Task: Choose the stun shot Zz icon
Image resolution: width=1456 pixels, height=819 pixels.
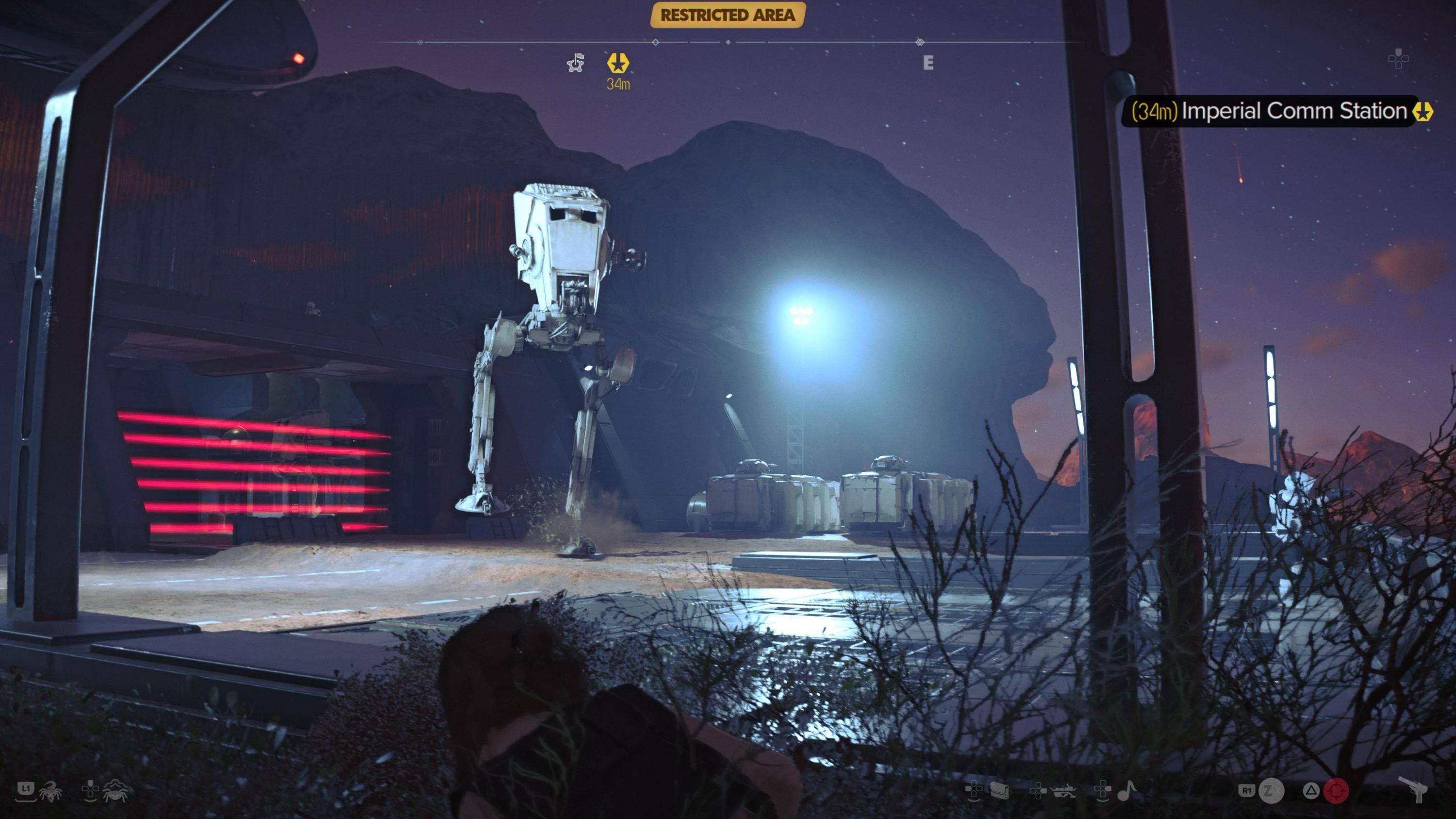Action: (x=1272, y=791)
